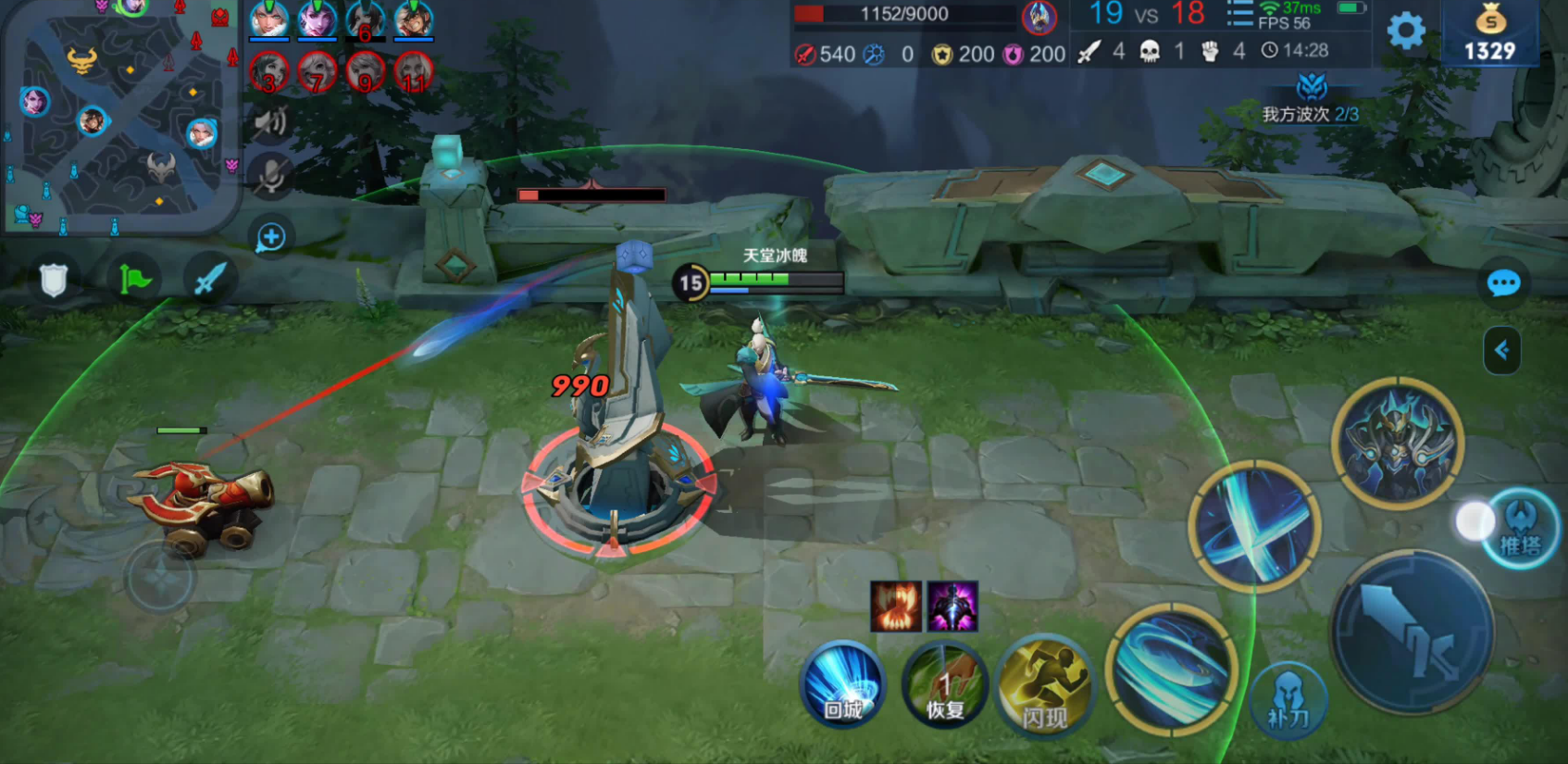The image size is (1568, 764).
Task: Trigger the basic attack sword button
Action: coord(1412,632)
